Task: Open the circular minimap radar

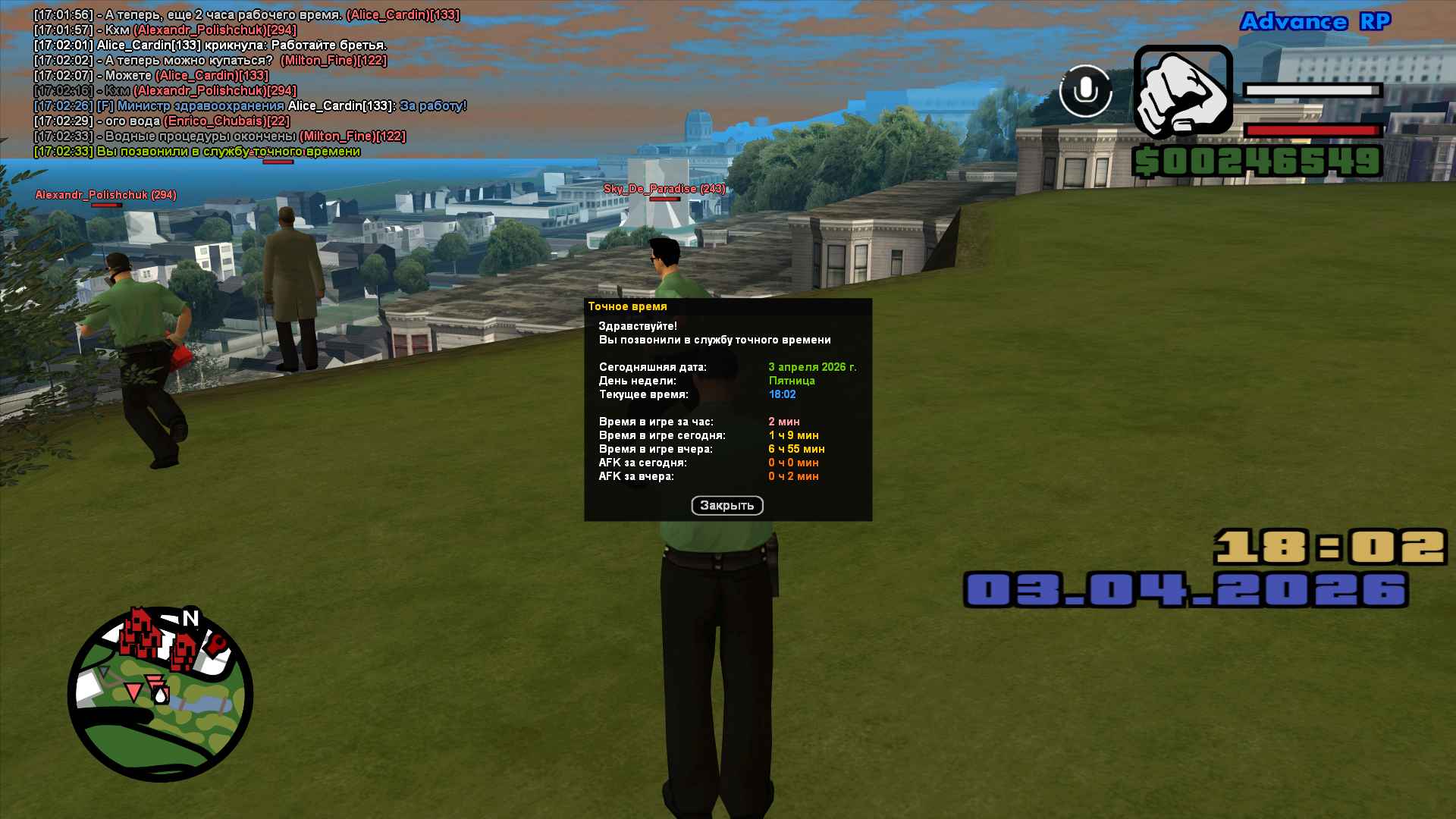Action: (x=160, y=694)
